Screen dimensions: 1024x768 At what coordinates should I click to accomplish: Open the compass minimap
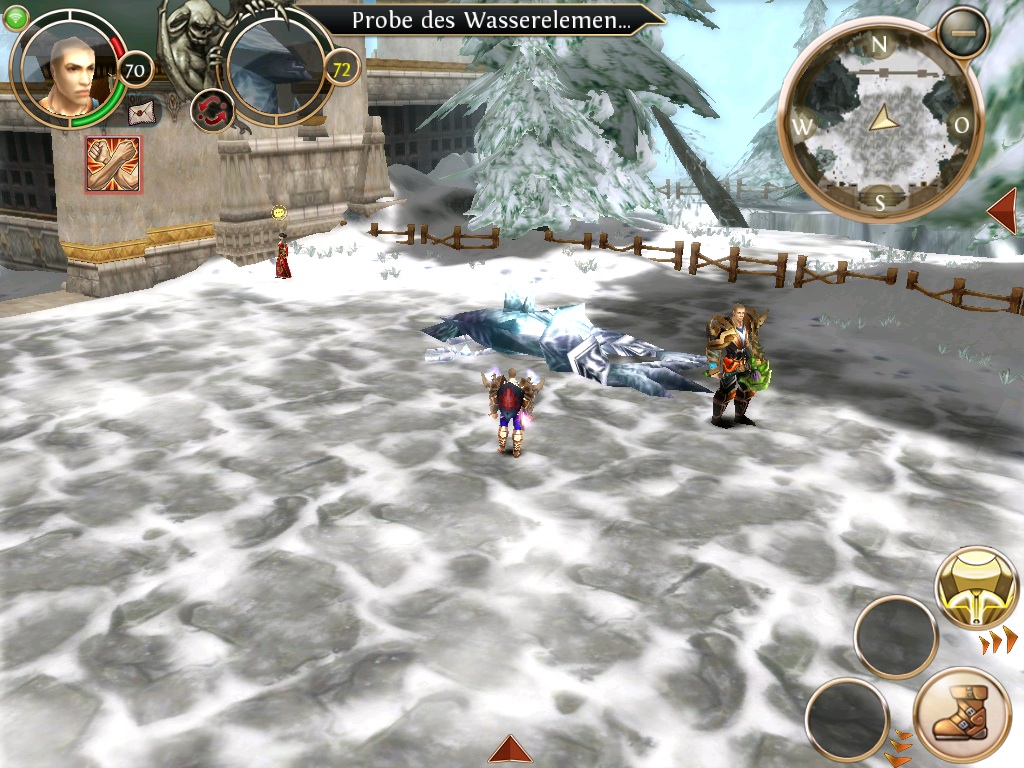pyautogui.click(x=880, y=126)
